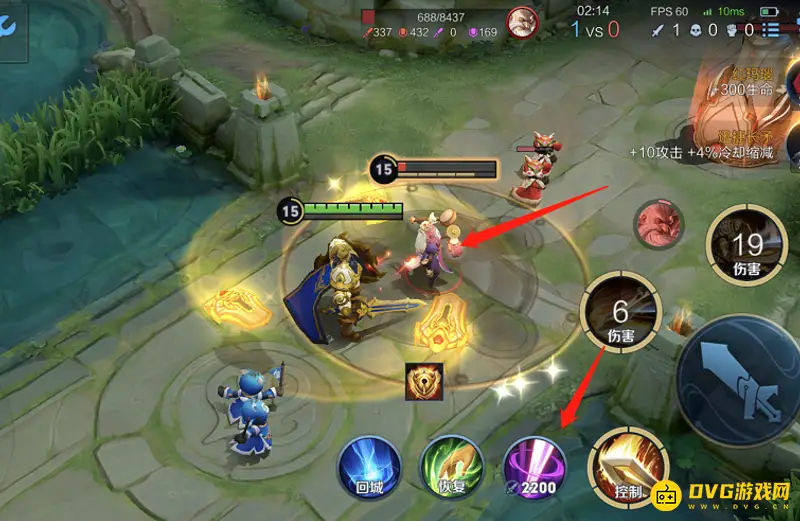The width and height of the screenshot is (800, 521).
Task: Tap the sword basic attack button
Action: click(743, 373)
